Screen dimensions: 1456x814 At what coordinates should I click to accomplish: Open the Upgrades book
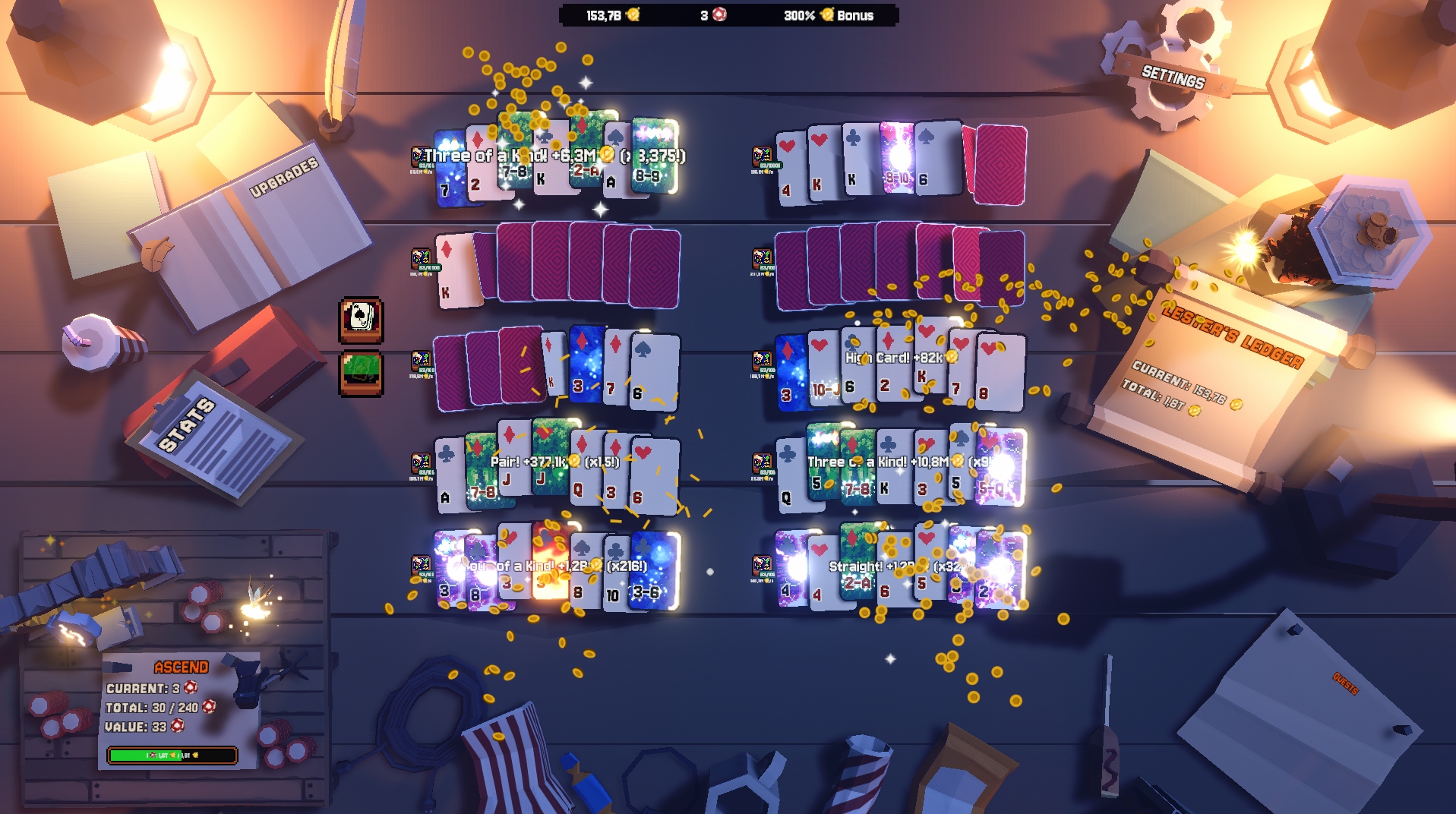pyautogui.click(x=251, y=228)
